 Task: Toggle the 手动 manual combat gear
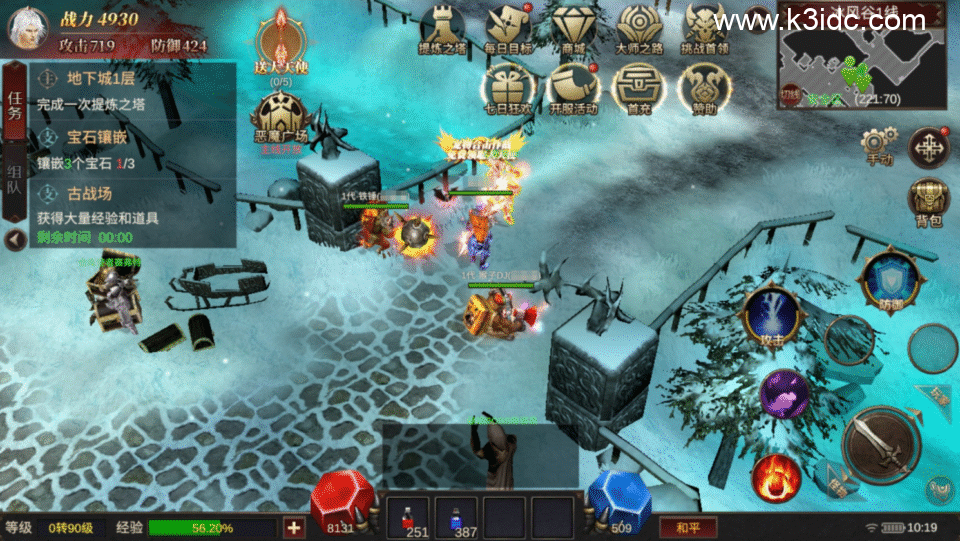point(880,143)
